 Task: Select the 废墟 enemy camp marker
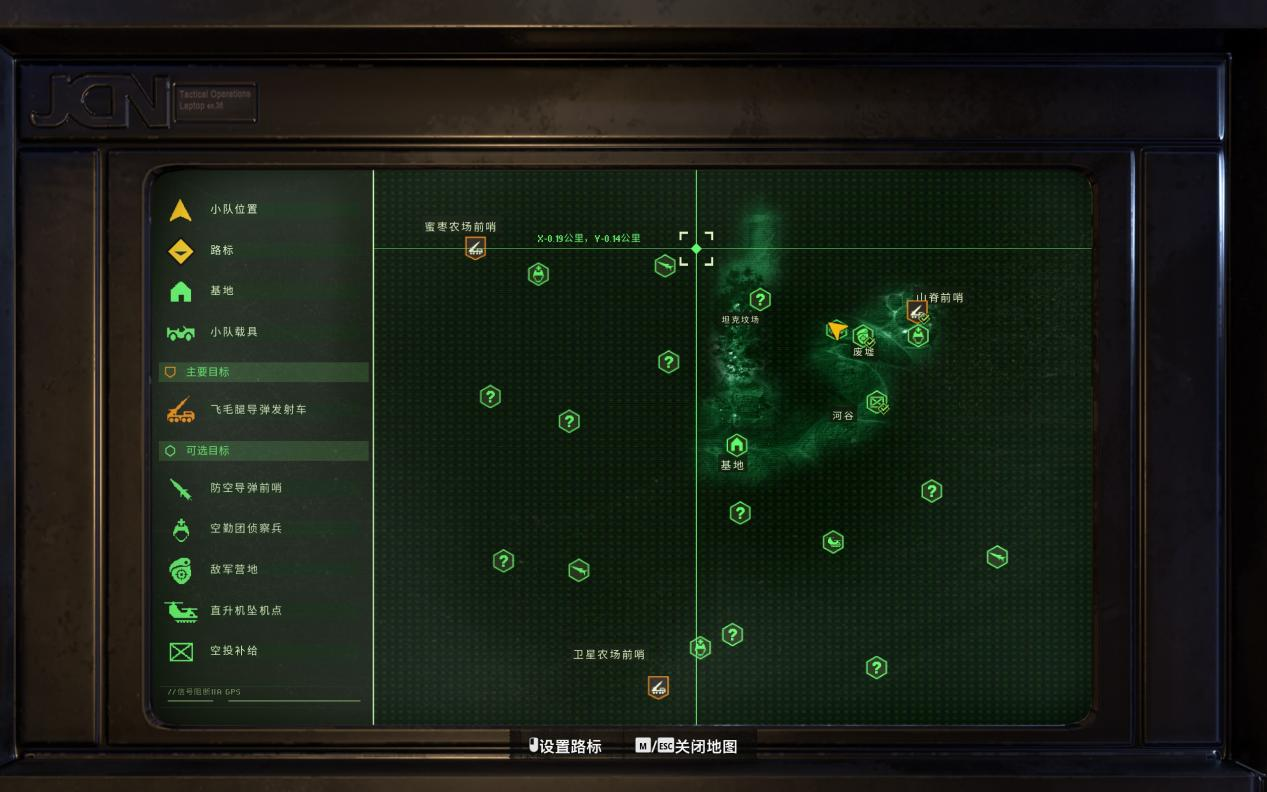[x=862, y=336]
